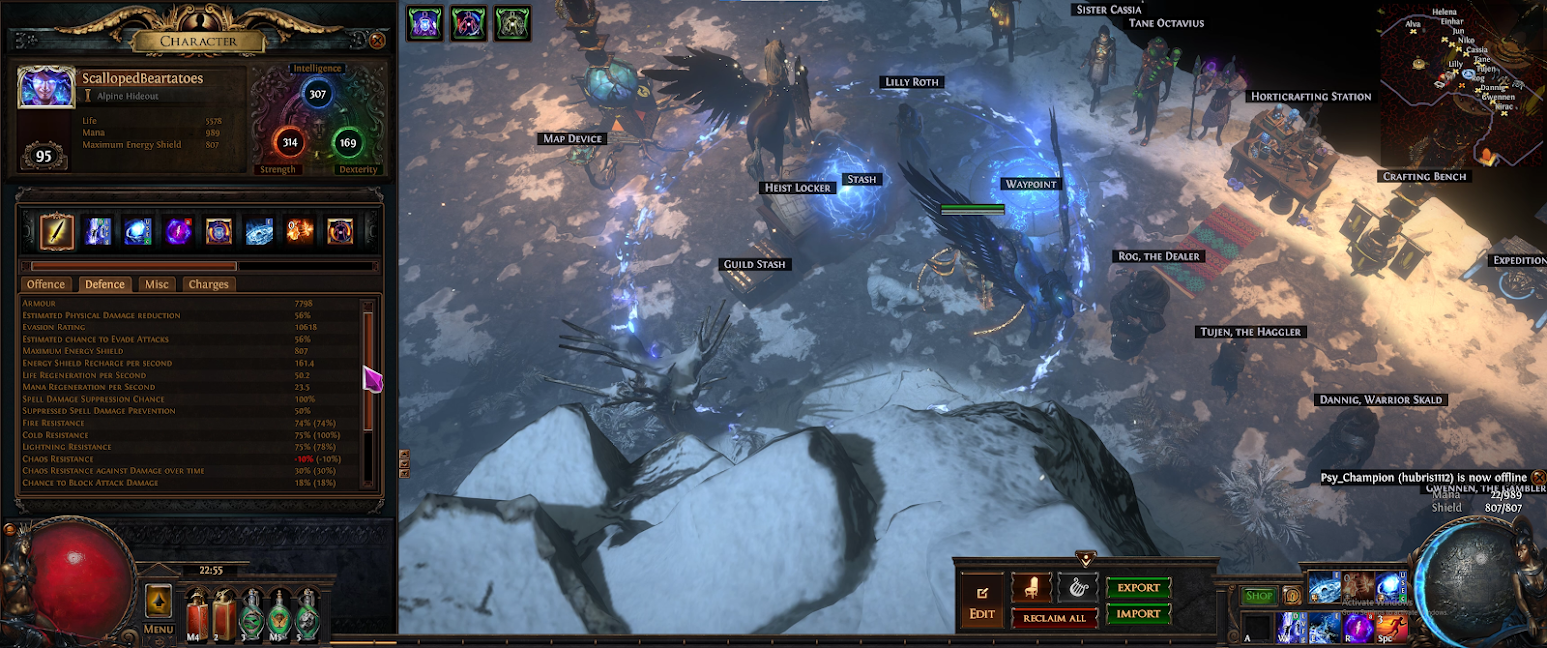1547x648 pixels.
Task: Click the Menu button
Action: [158, 630]
